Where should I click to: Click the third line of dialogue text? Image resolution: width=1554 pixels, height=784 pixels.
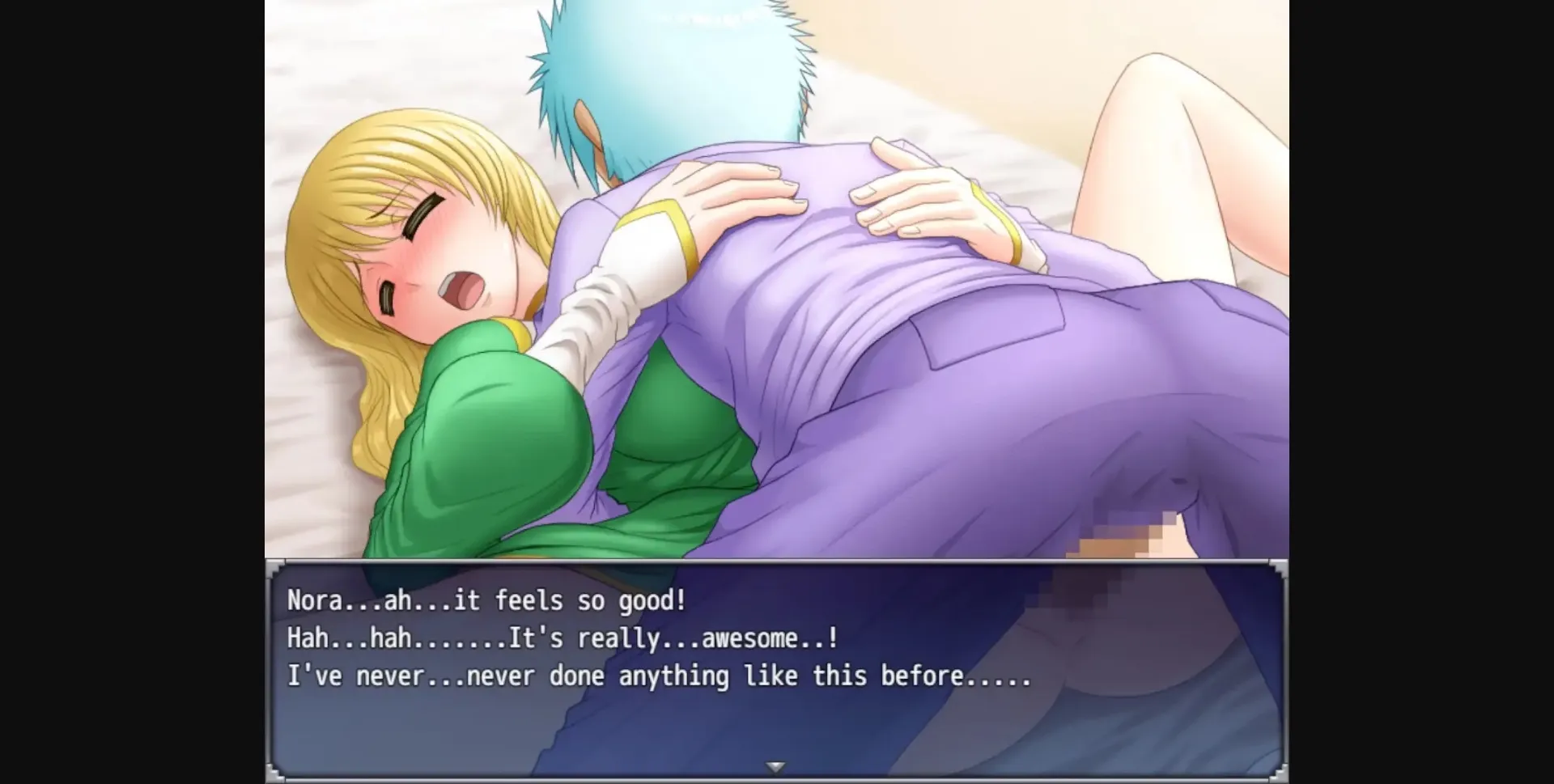(660, 677)
